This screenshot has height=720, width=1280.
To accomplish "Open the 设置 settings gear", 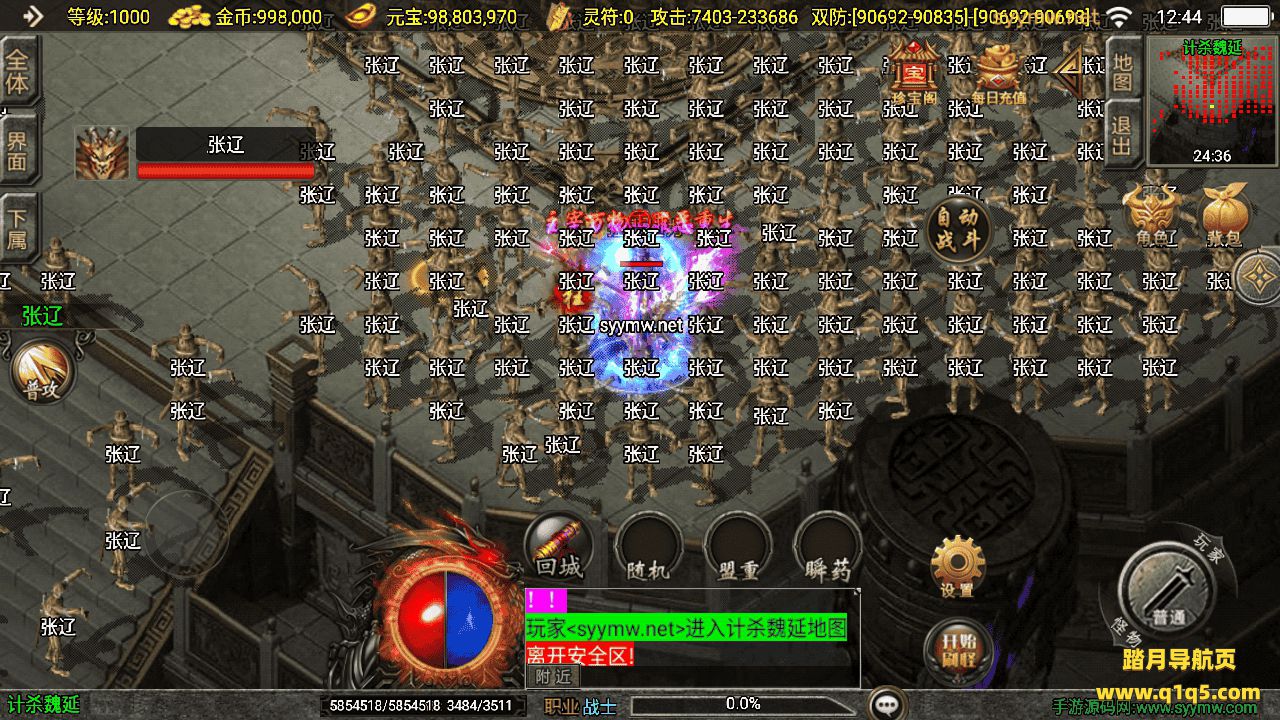I will [x=957, y=566].
